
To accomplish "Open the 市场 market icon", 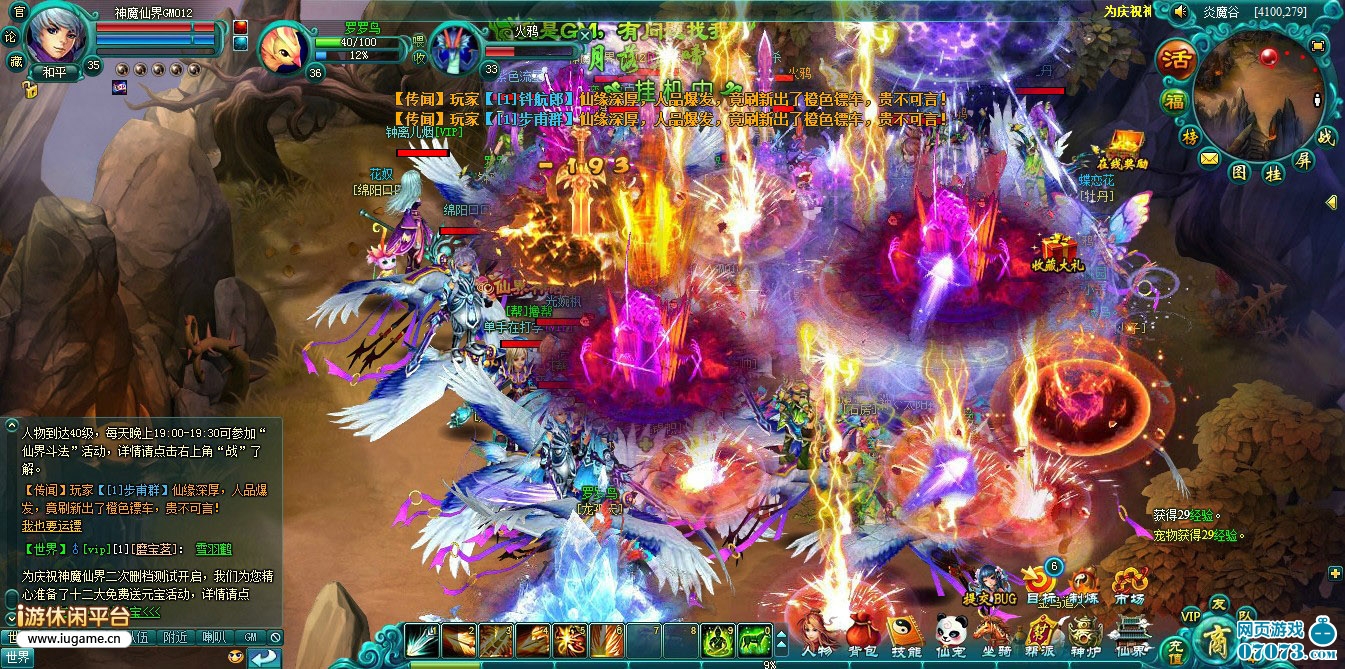I will 1129,585.
